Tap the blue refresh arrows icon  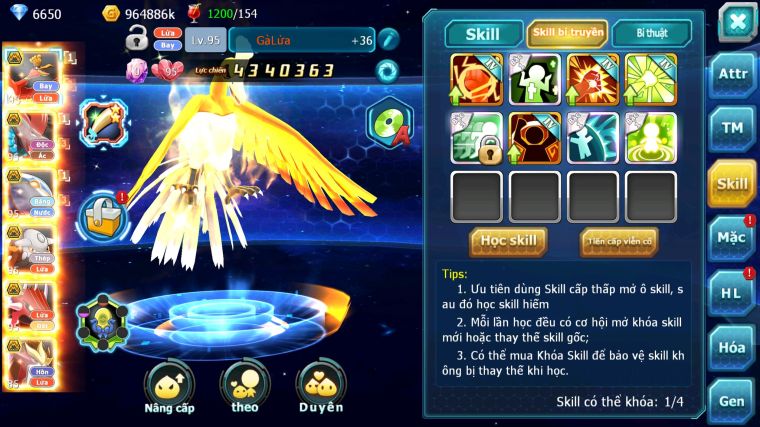(x=387, y=71)
